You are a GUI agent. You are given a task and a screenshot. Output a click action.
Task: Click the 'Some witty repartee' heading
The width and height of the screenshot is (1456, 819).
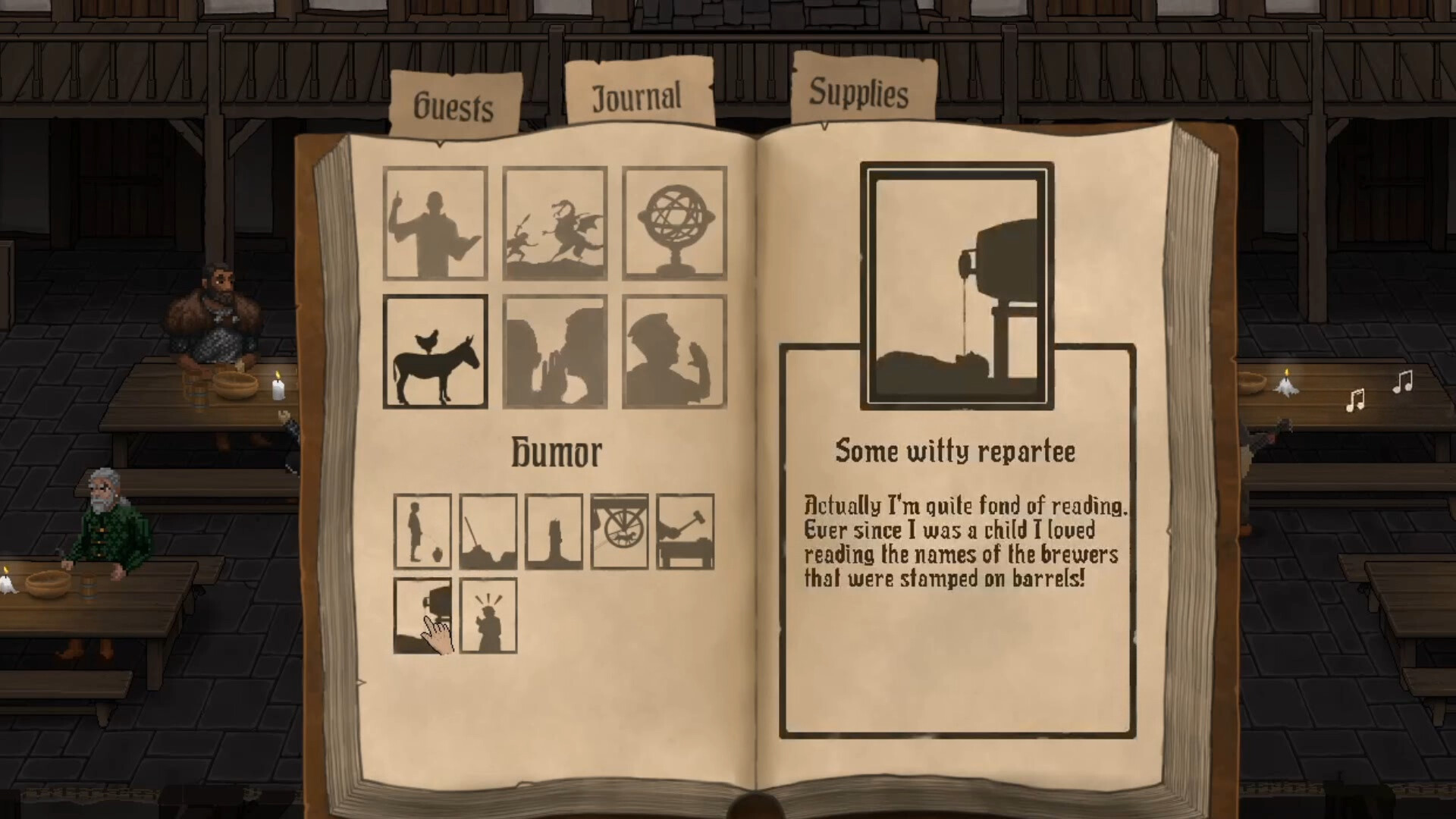coord(955,450)
